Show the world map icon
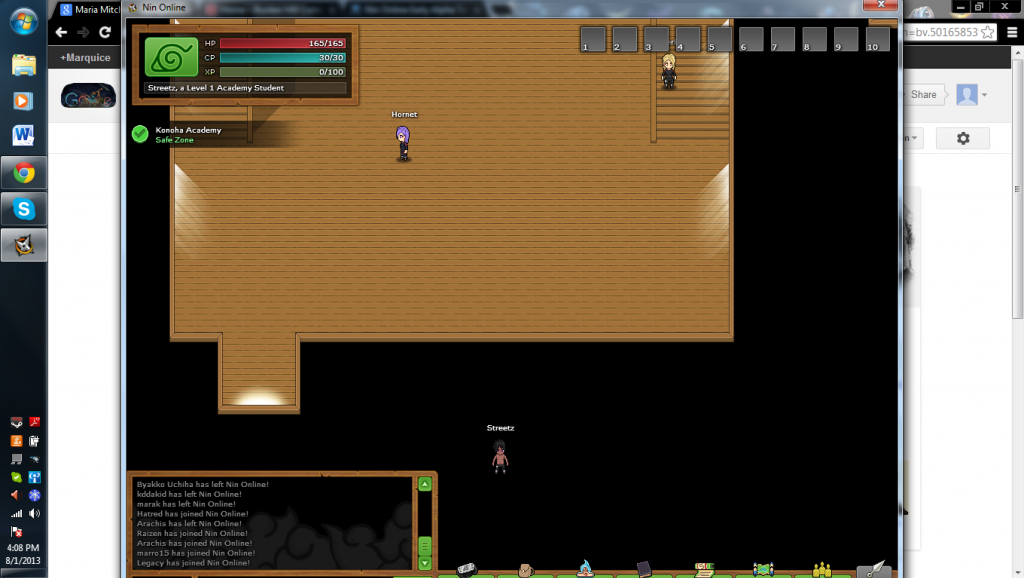Image resolution: width=1024 pixels, height=578 pixels. click(763, 570)
